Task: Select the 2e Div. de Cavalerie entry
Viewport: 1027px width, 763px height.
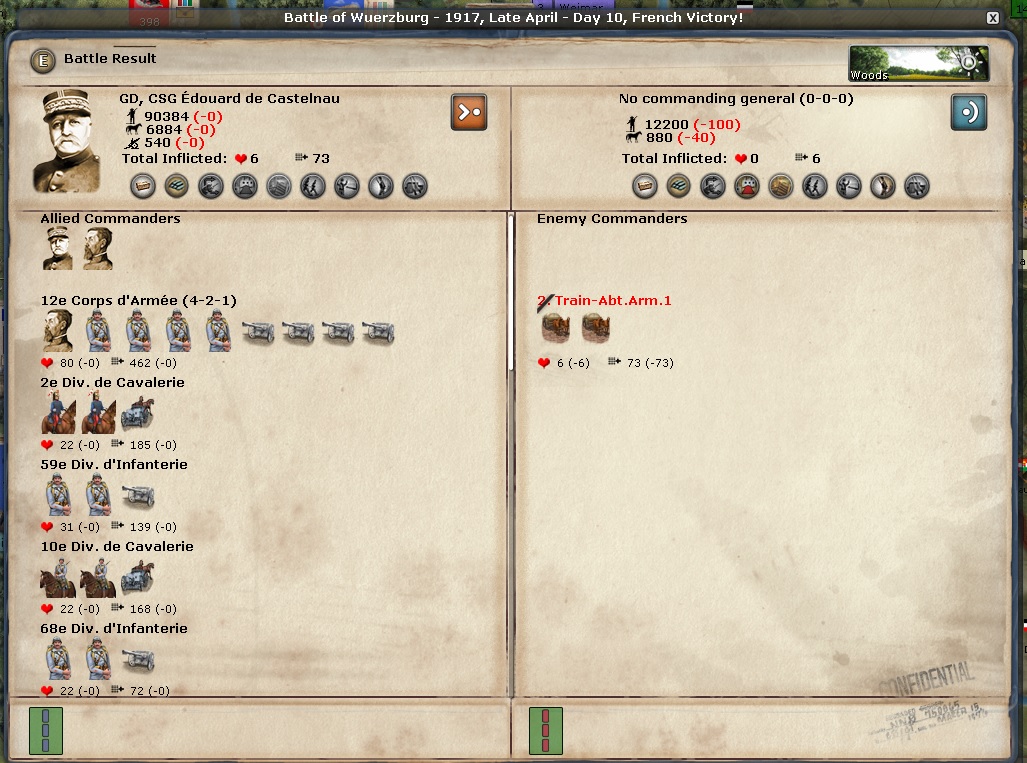Action: click(112, 383)
